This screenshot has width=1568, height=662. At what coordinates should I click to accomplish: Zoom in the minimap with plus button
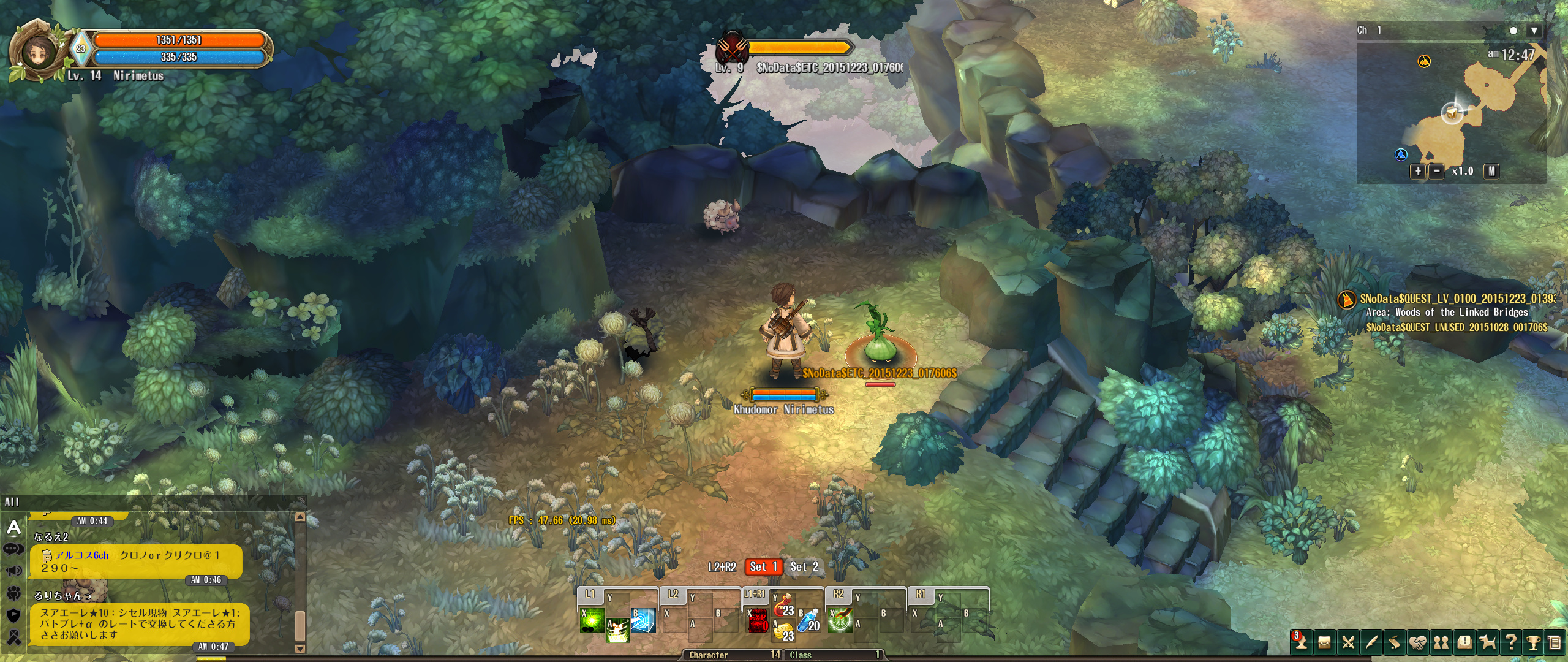1418,171
